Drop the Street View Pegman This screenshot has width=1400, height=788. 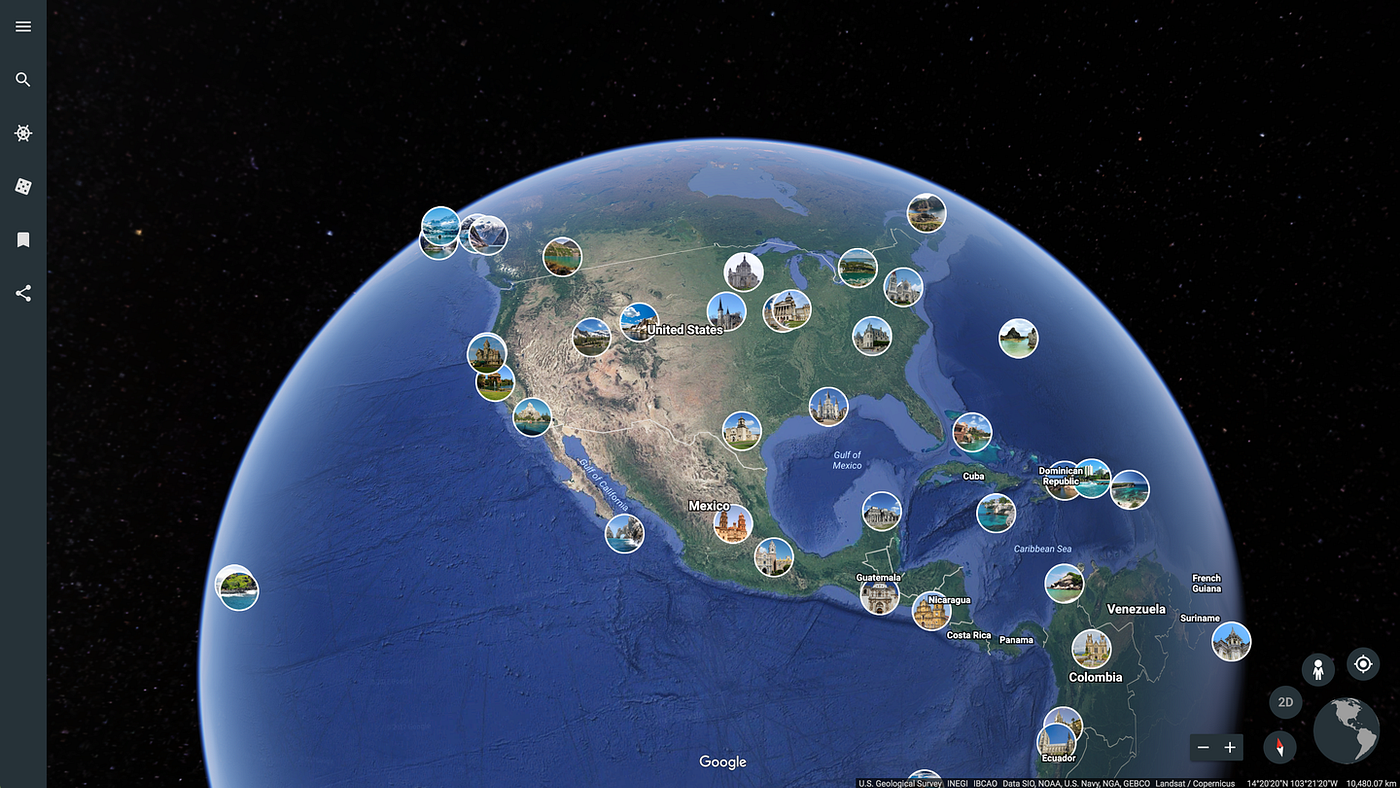1318,669
